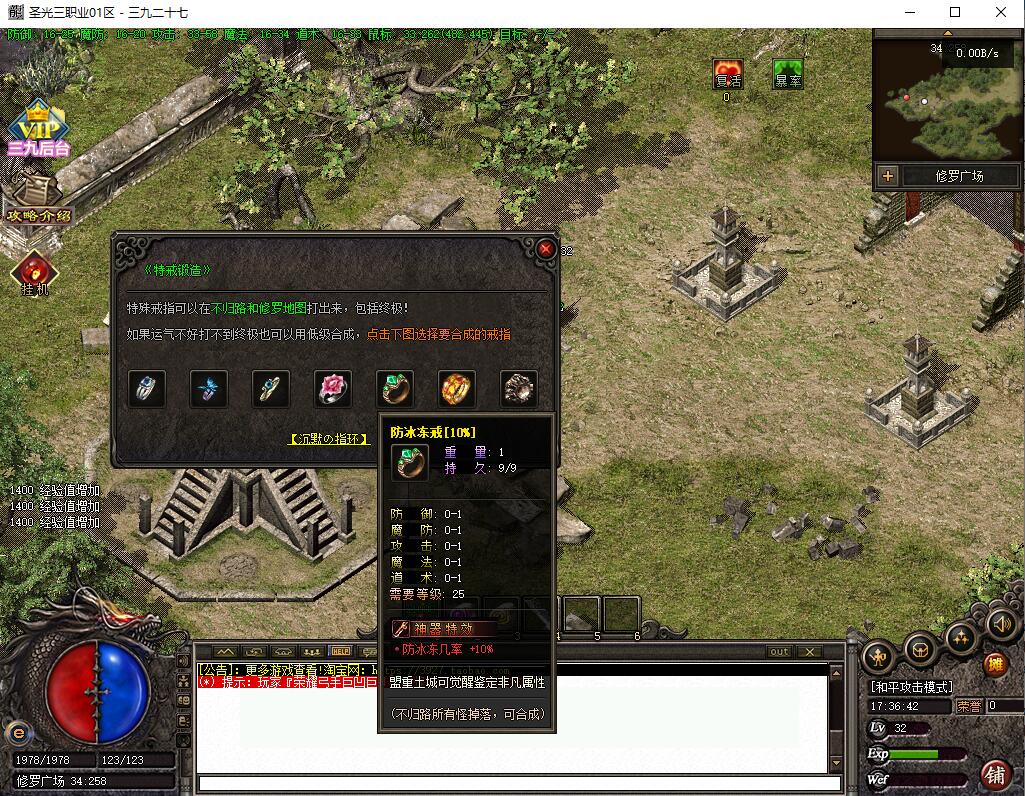
Task: Toggle the 挂机 auto-play button
Action: point(35,273)
